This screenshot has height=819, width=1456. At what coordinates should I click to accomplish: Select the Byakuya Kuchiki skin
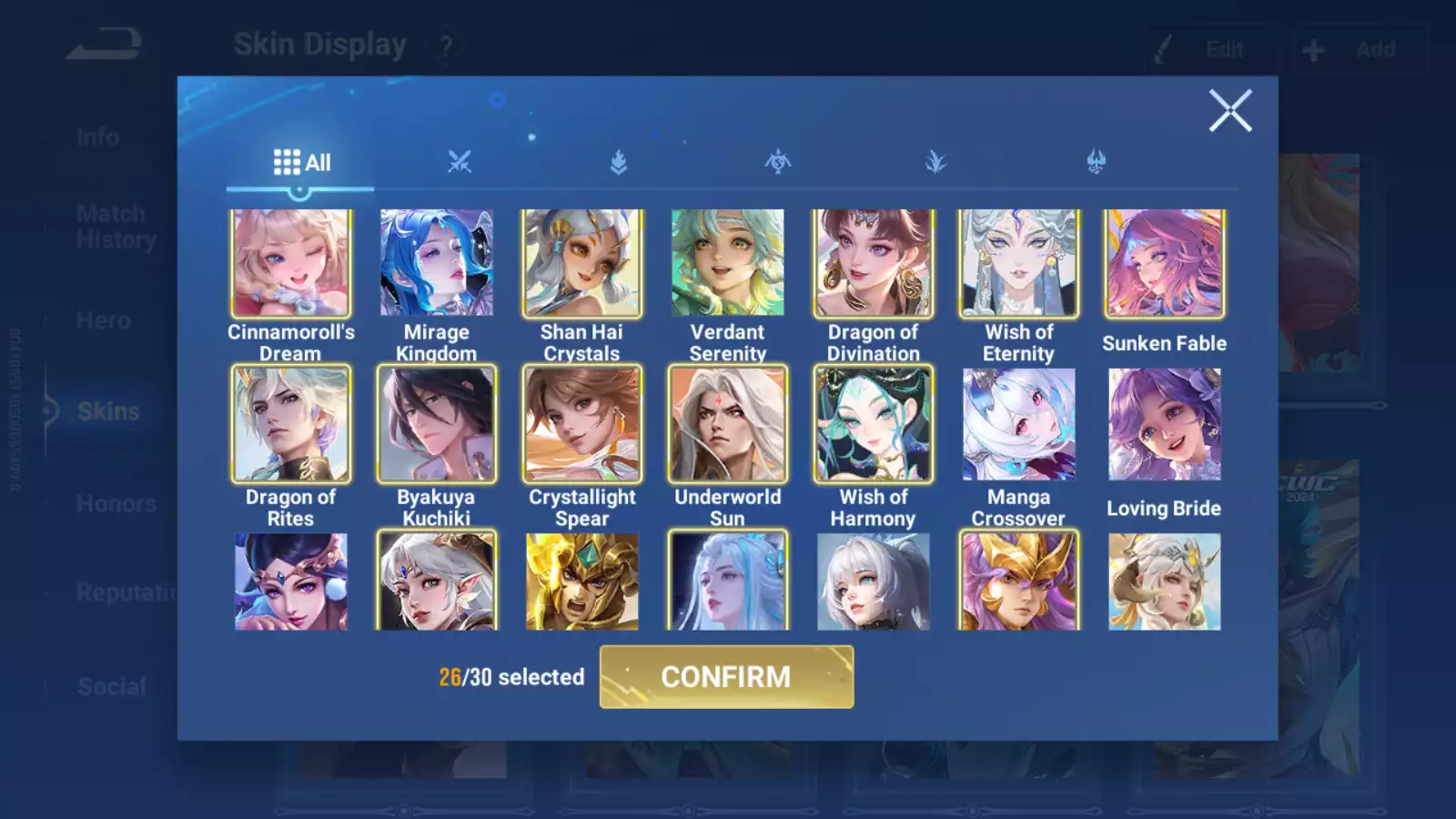click(x=436, y=424)
